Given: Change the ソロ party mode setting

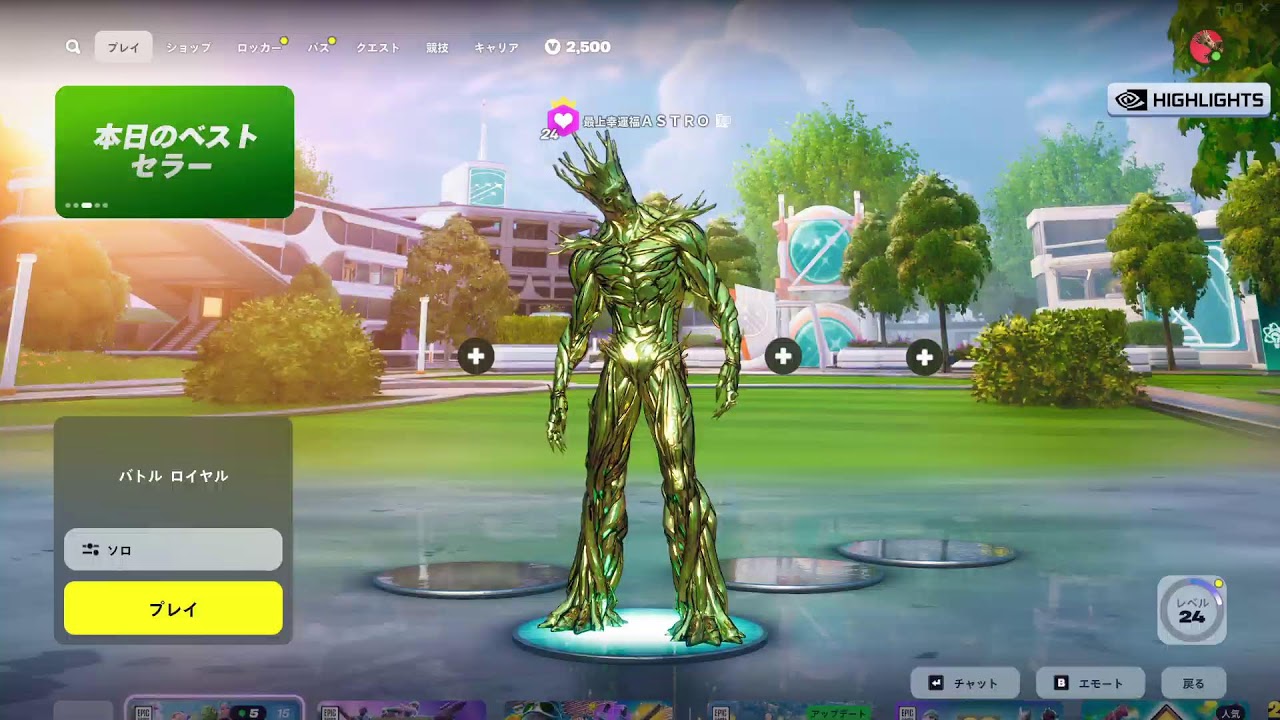Looking at the screenshot, I should 173,550.
